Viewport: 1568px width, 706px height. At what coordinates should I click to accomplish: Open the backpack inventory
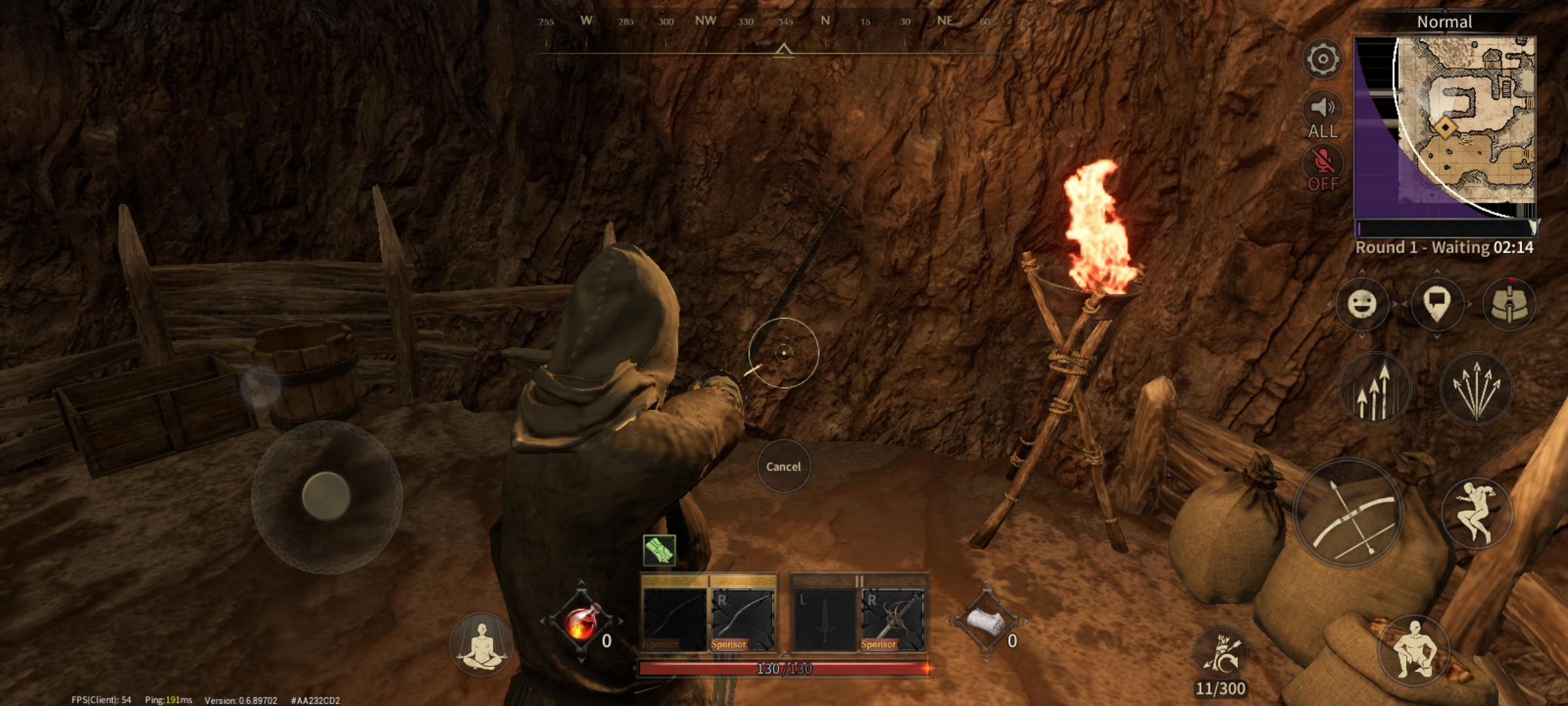coord(1509,304)
